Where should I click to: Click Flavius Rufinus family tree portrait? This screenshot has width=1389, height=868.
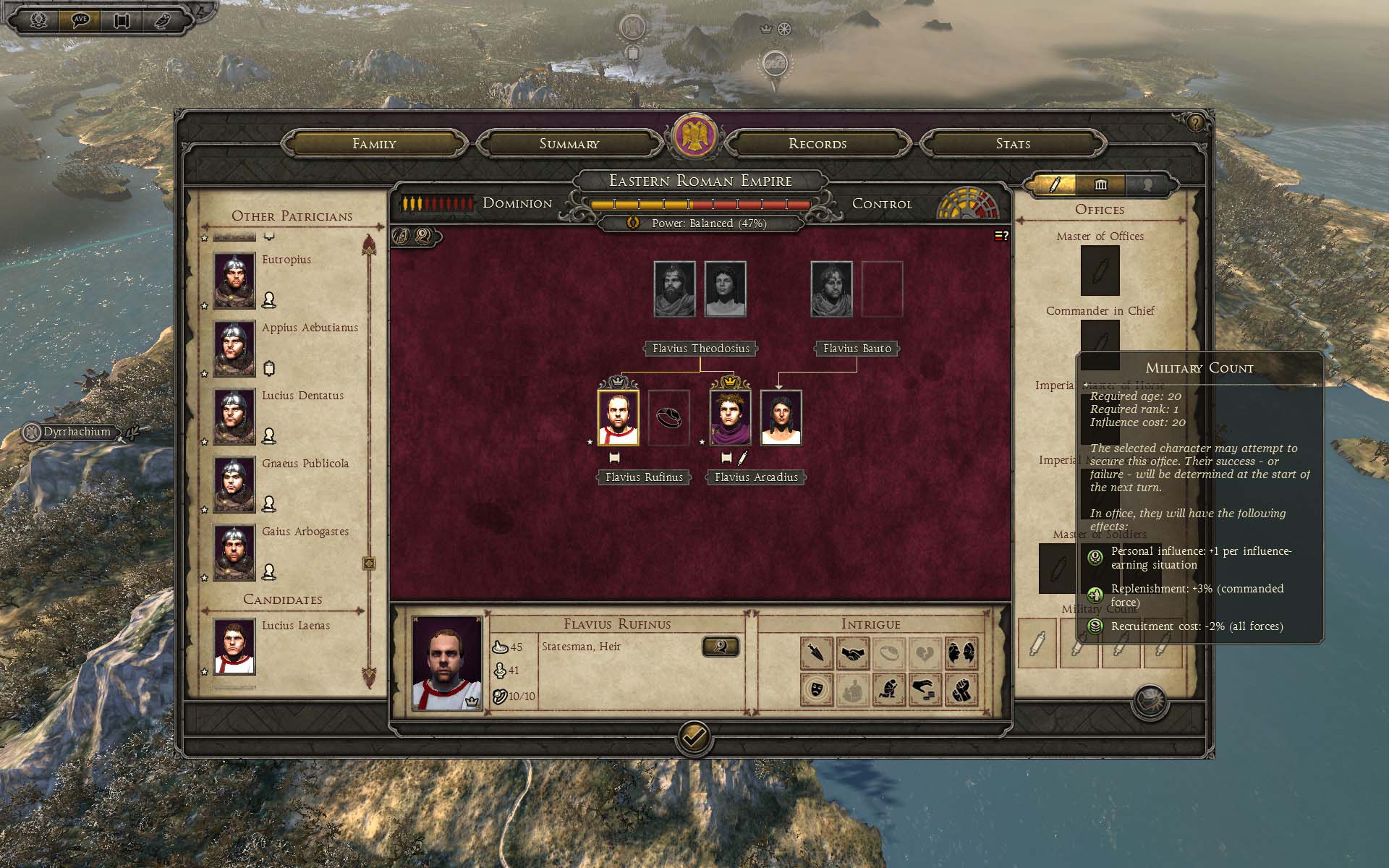point(618,418)
